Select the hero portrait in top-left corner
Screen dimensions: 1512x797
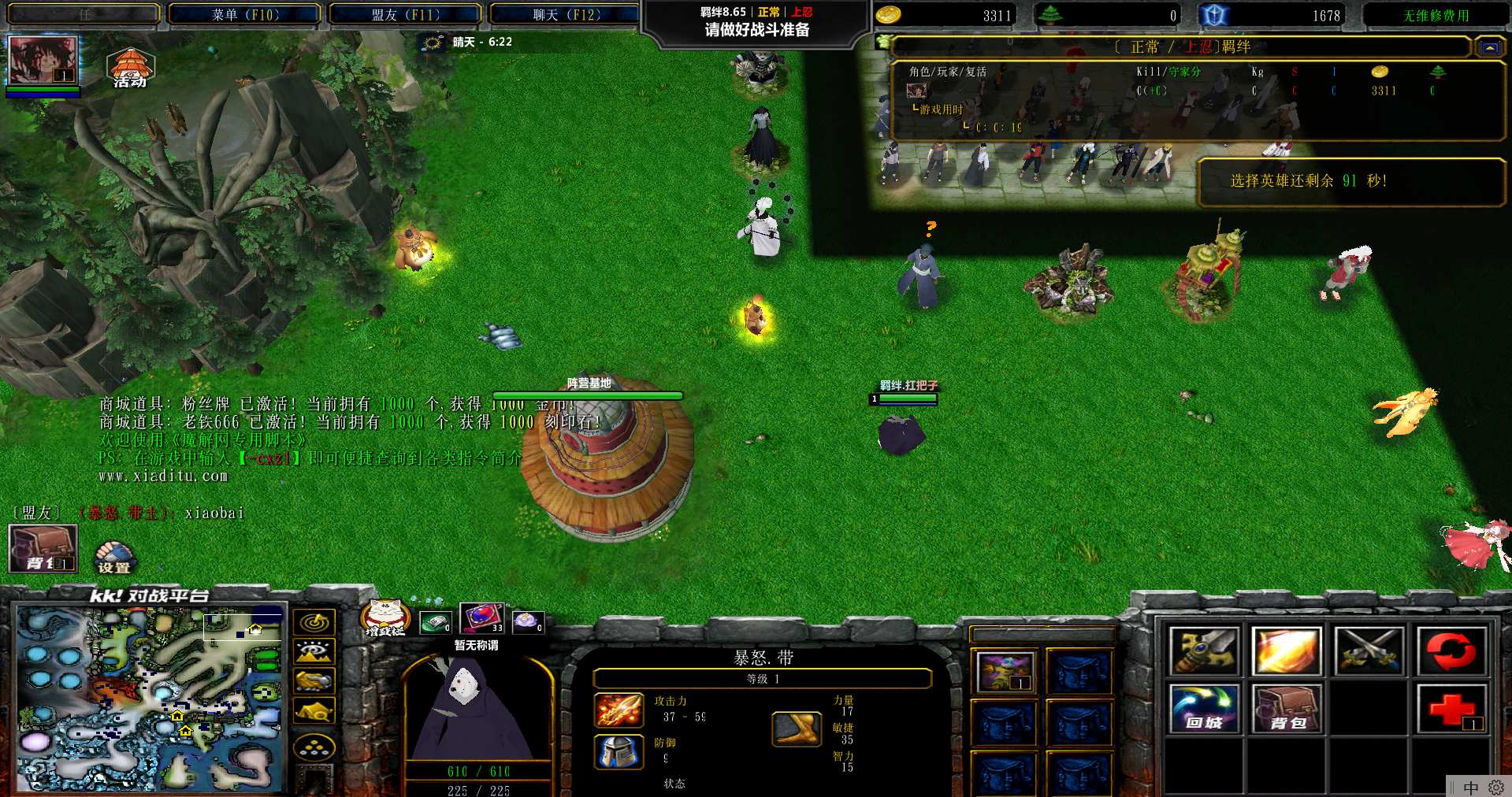pos(43,60)
